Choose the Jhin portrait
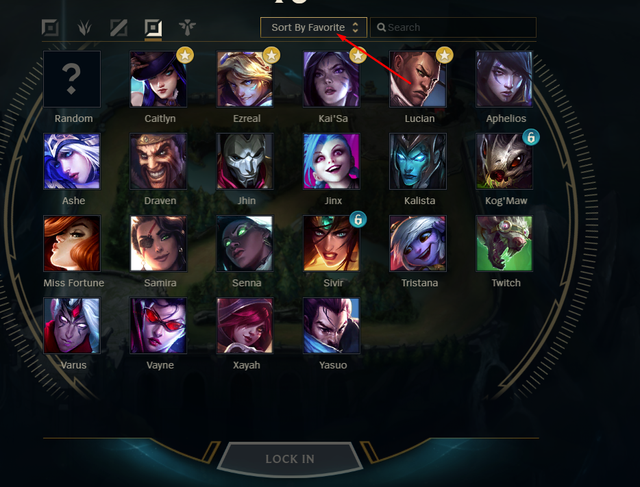Screen dimensions: 640x487 tap(245, 161)
